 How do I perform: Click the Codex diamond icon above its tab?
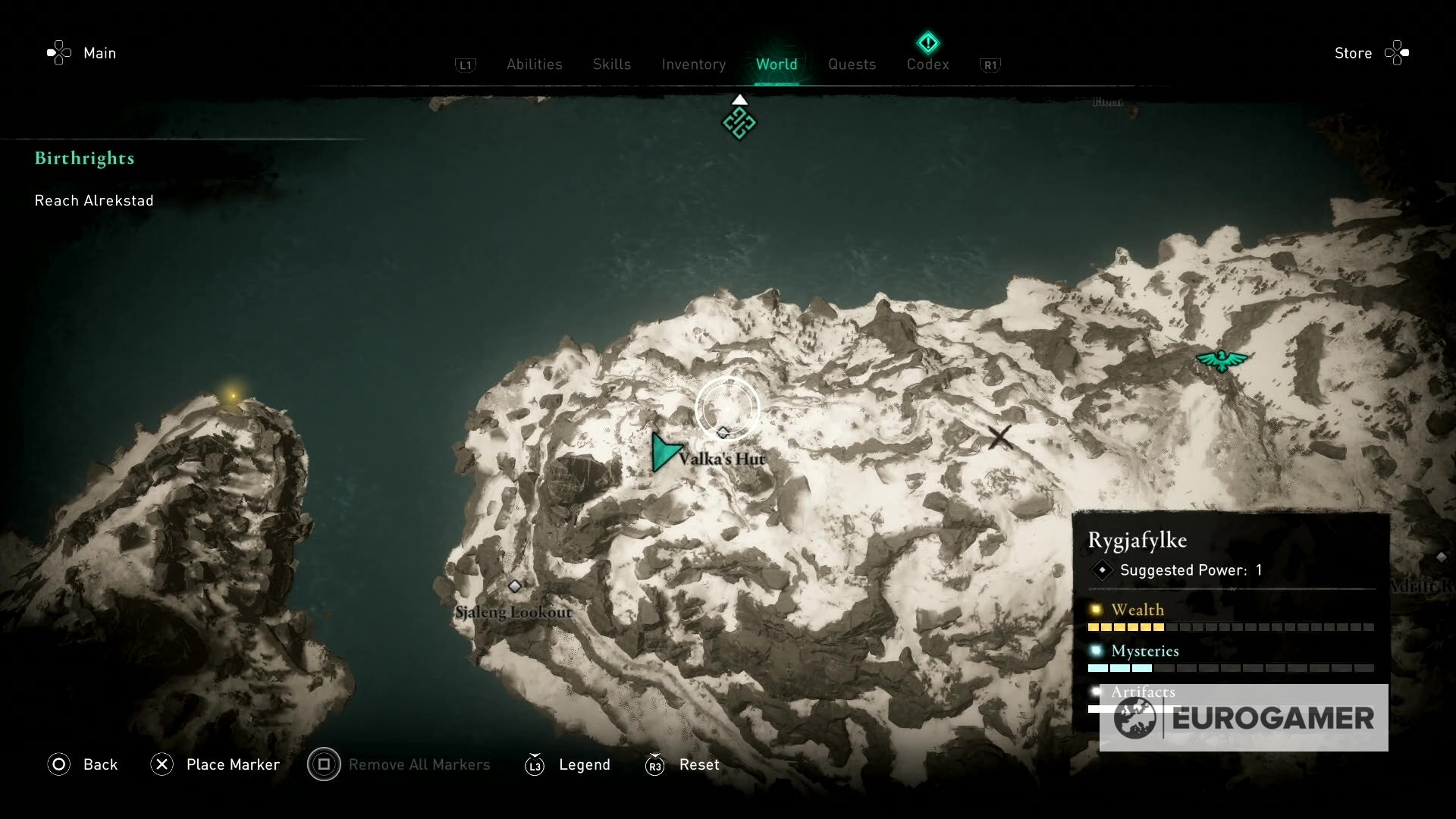click(927, 42)
